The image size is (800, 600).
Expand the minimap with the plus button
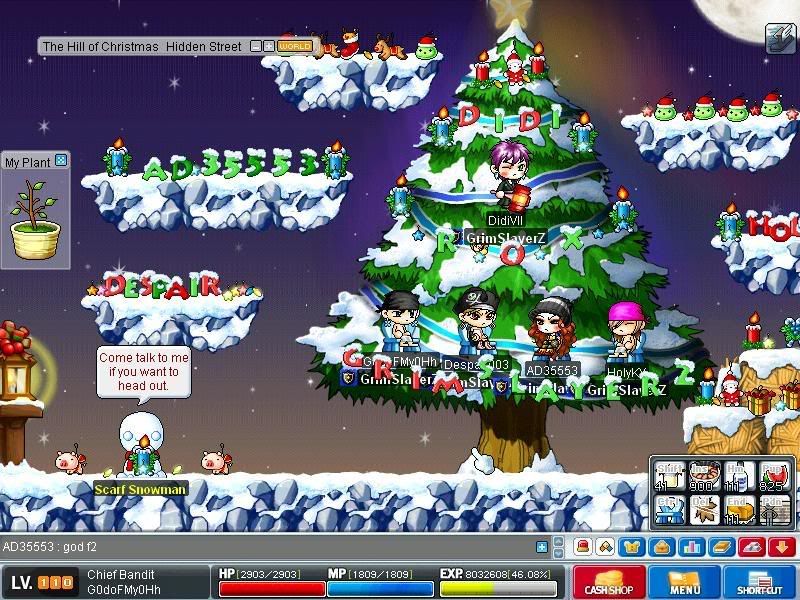tap(269, 46)
